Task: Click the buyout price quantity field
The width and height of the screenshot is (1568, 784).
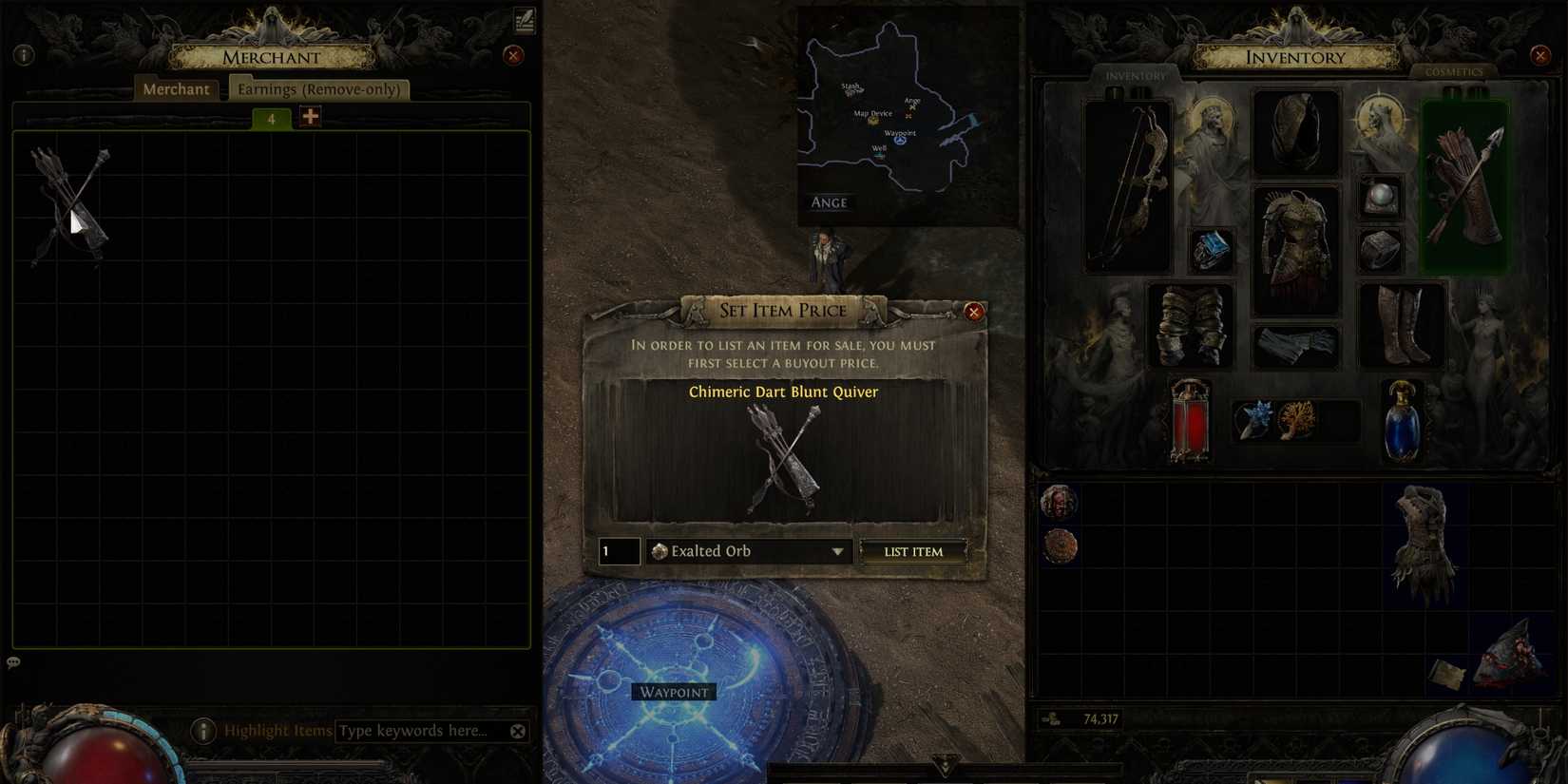Action: [x=618, y=551]
